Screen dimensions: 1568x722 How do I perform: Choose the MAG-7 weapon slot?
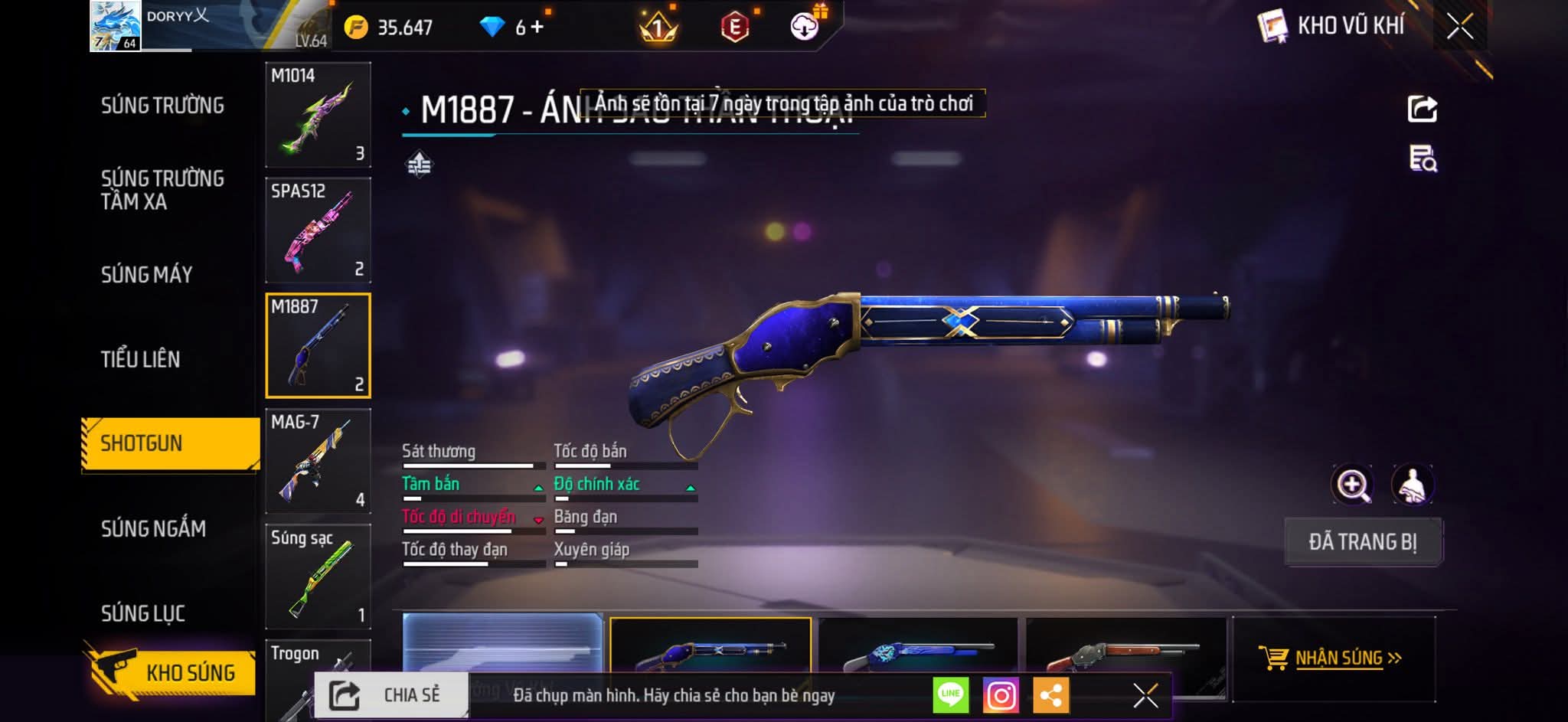(318, 461)
